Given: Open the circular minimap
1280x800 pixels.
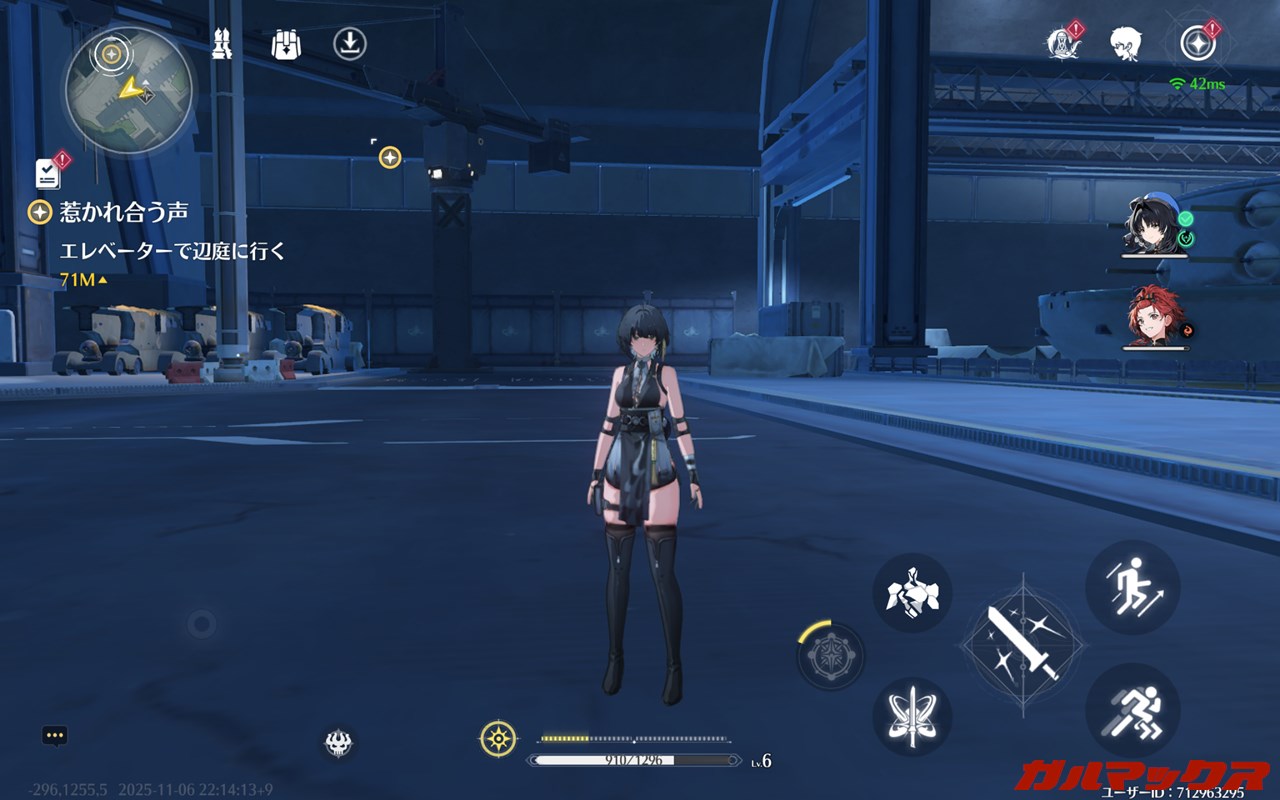Looking at the screenshot, I should pyautogui.click(x=128, y=90).
